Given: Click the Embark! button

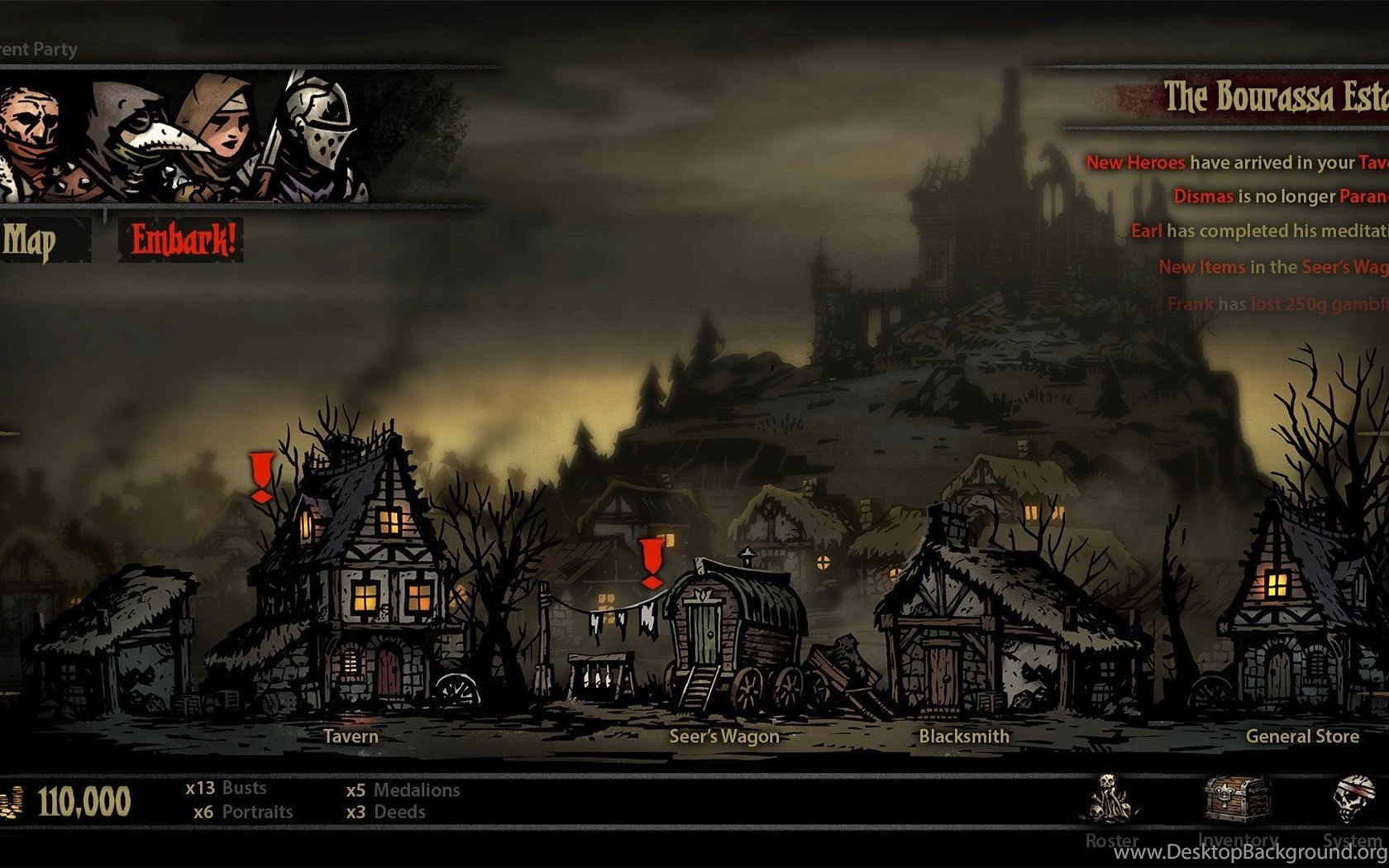Looking at the screenshot, I should pyautogui.click(x=182, y=240).
